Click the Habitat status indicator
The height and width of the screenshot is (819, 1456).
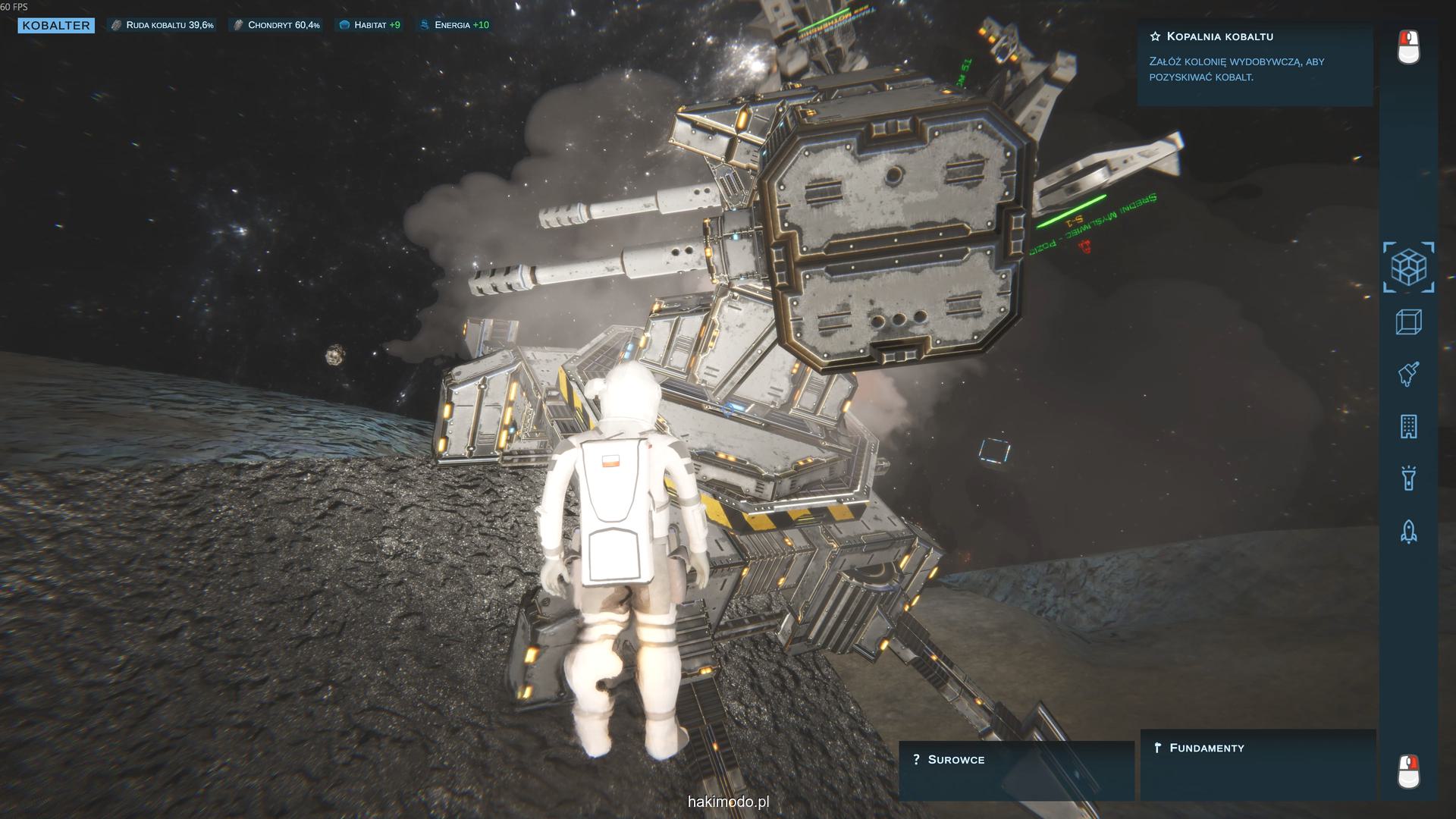click(x=370, y=25)
